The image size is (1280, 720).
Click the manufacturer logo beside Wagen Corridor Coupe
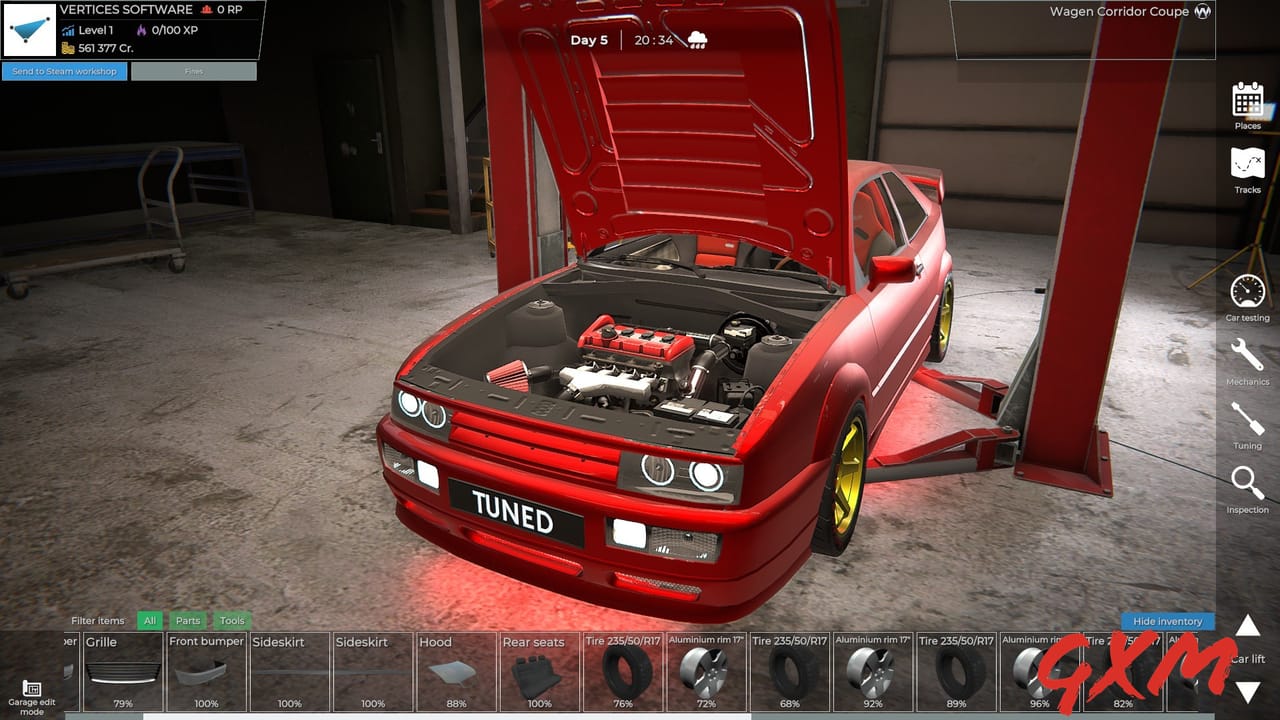coord(1205,12)
